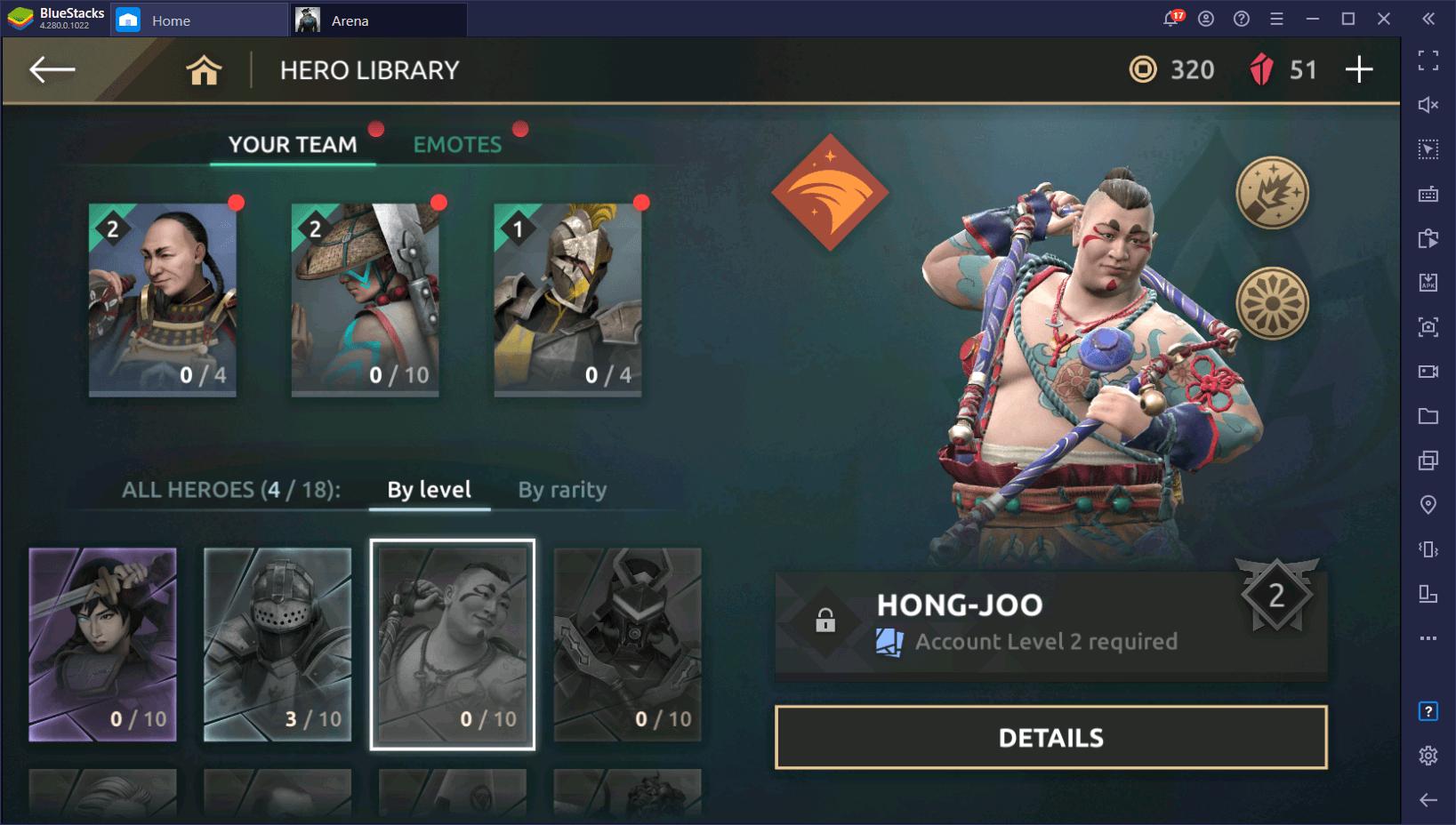Open the BlueStacks Home tab
Viewport: 1456px width, 825px height.
[170, 20]
